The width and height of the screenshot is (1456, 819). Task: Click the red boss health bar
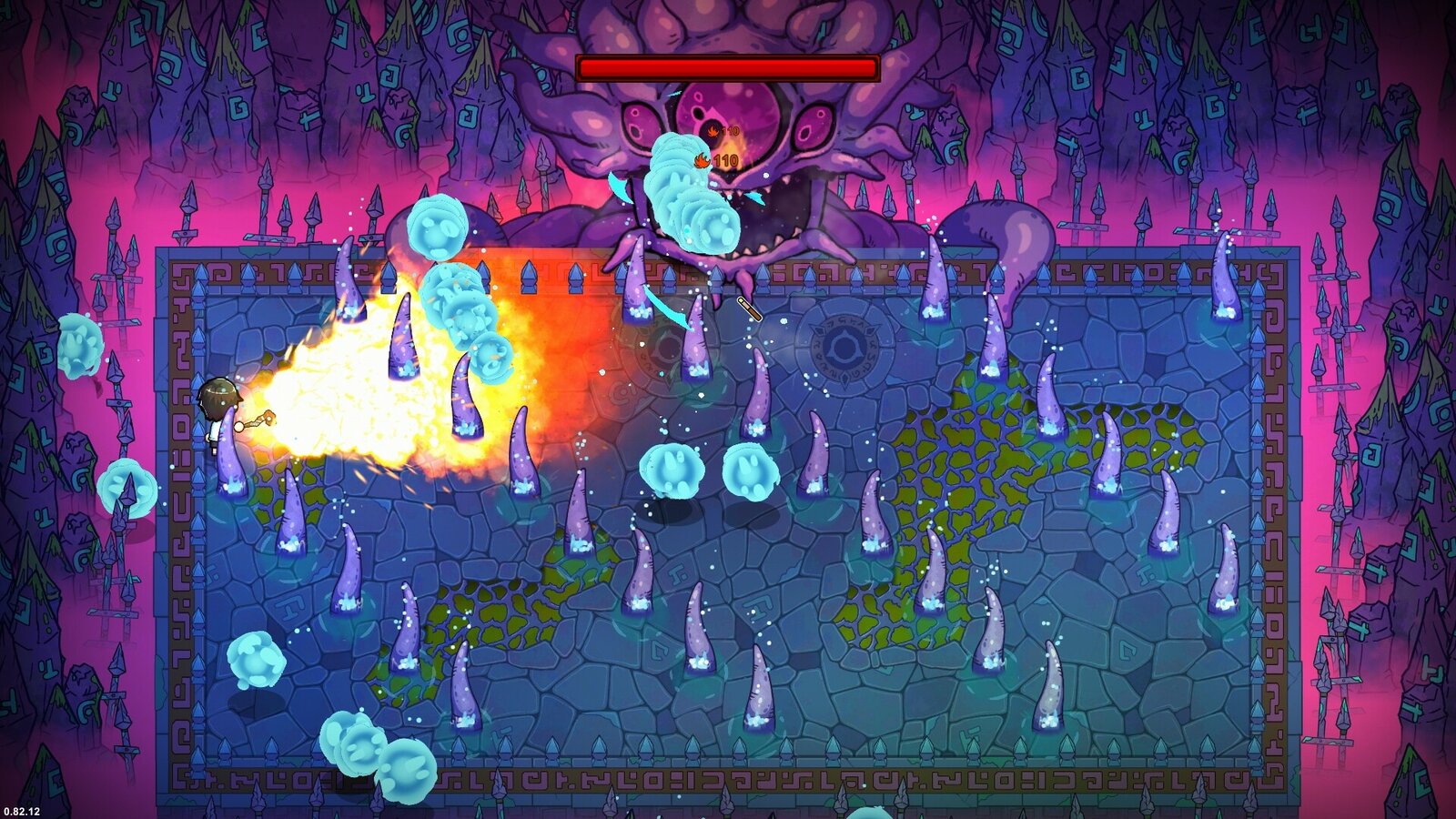(x=728, y=66)
